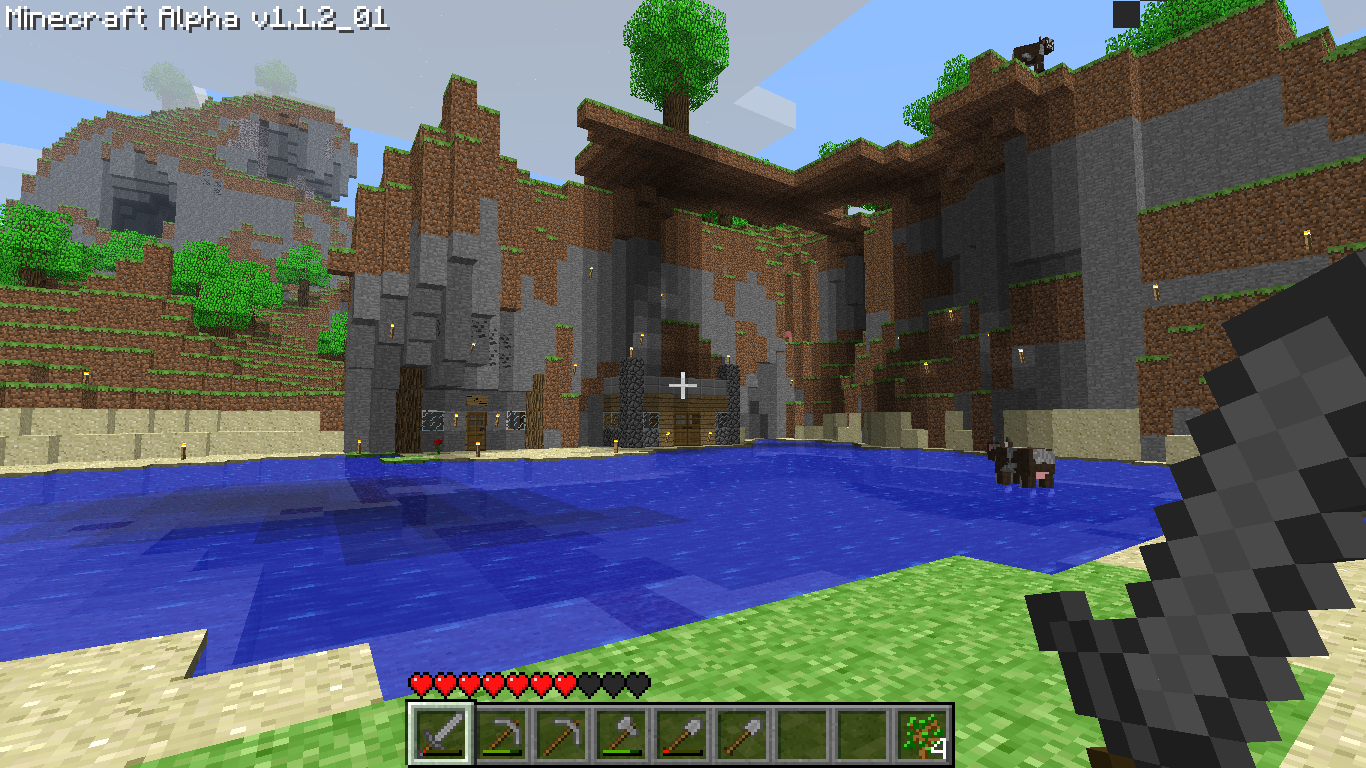The width and height of the screenshot is (1366, 768).
Task: Select the stone sword hotbar slot
Action: pyautogui.click(x=440, y=735)
